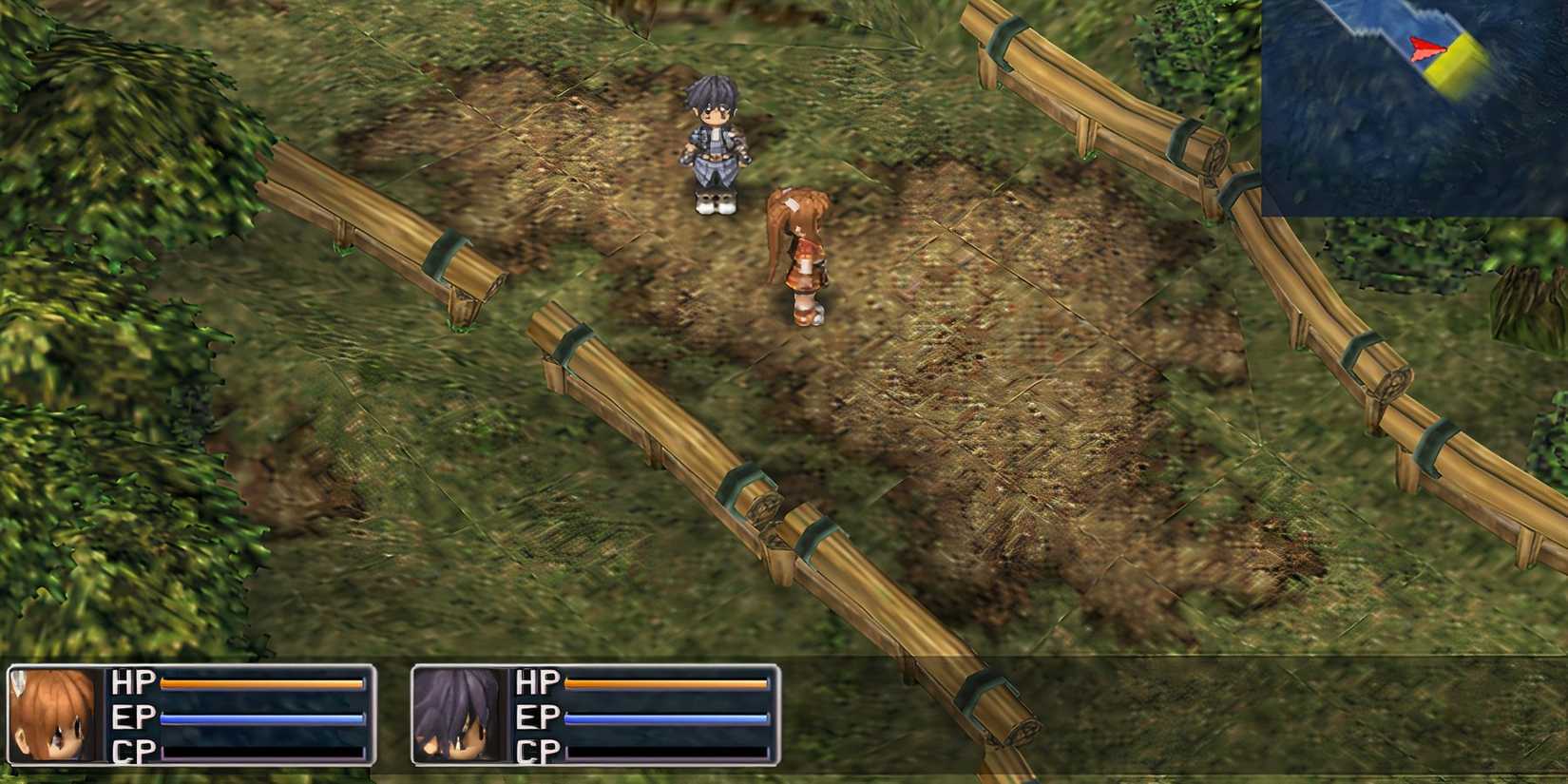
Task: Click Estelle's orange HP bar
Action: point(261,683)
